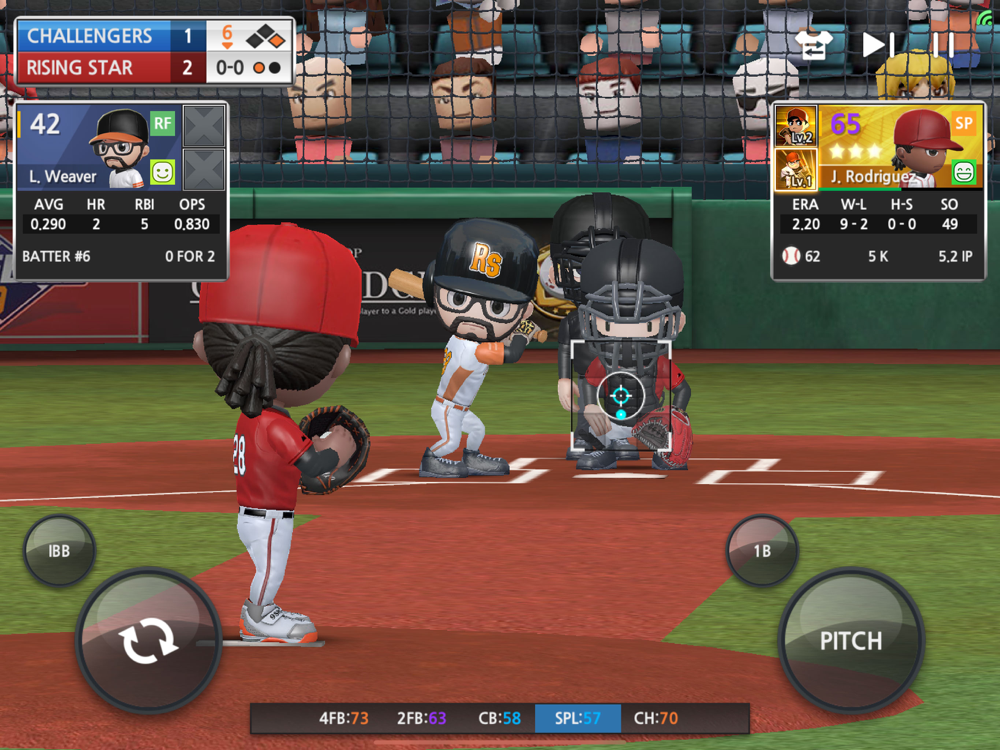Select the SPL splitter pitch
The height and width of the screenshot is (750, 1000).
[x=578, y=718]
